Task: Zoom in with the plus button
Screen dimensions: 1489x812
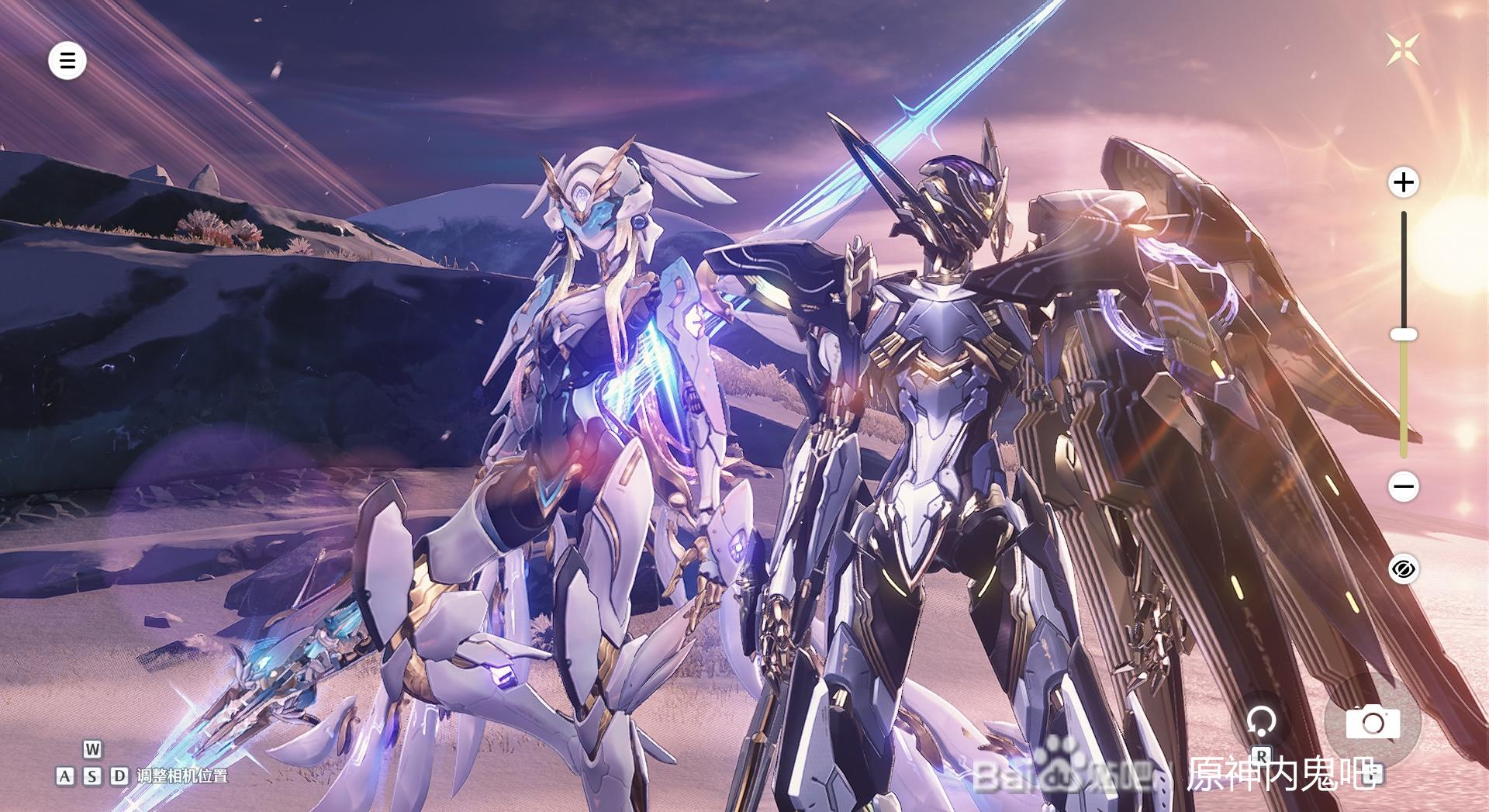Action: point(1403,183)
